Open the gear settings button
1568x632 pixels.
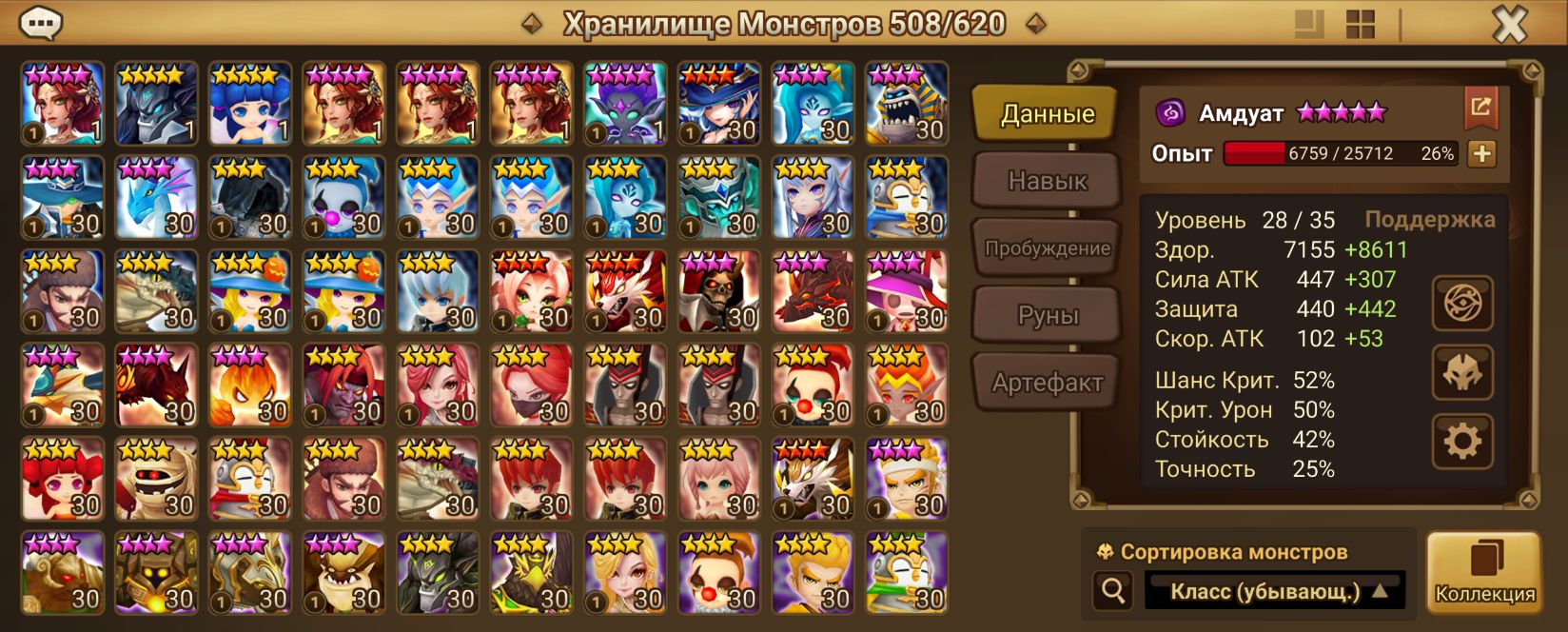coord(1462,442)
